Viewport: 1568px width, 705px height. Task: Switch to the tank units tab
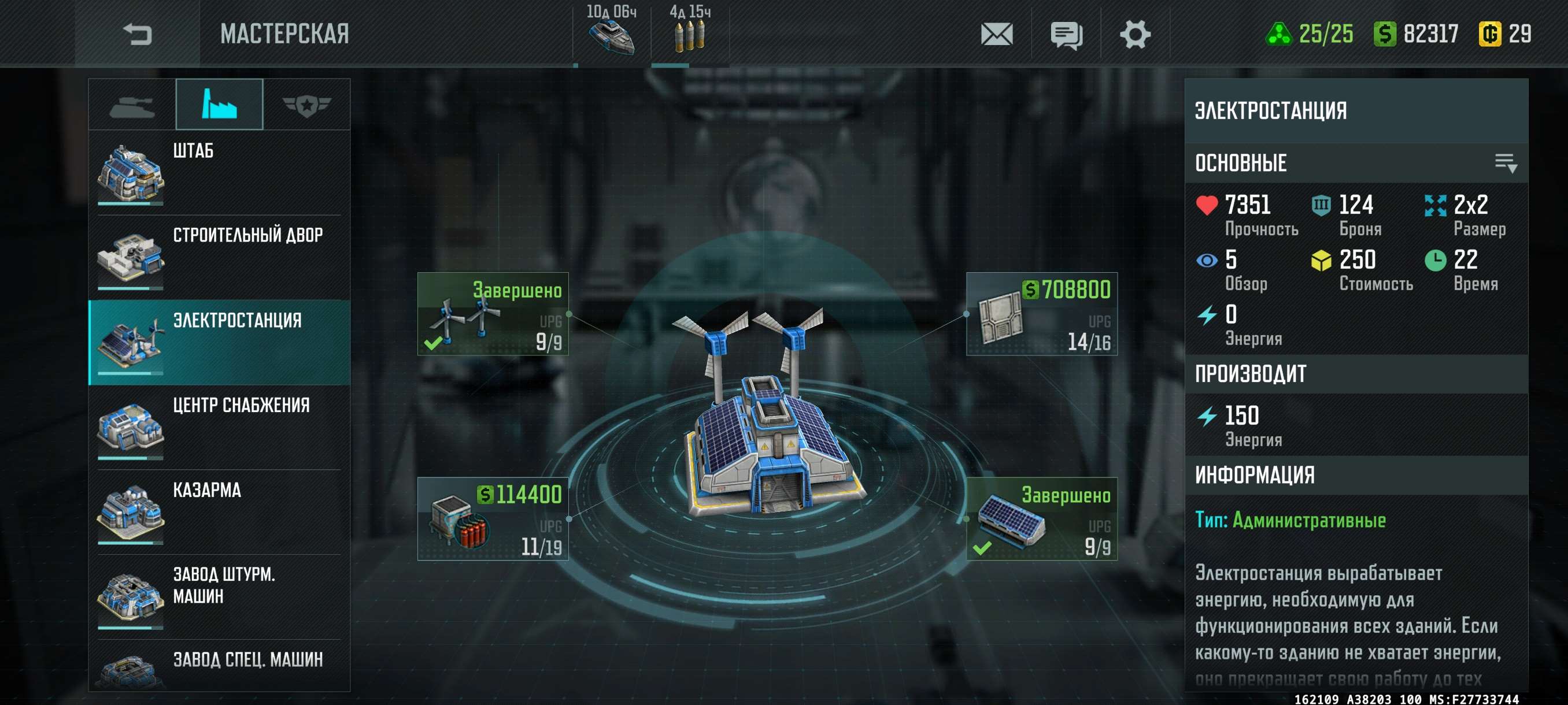(x=132, y=105)
